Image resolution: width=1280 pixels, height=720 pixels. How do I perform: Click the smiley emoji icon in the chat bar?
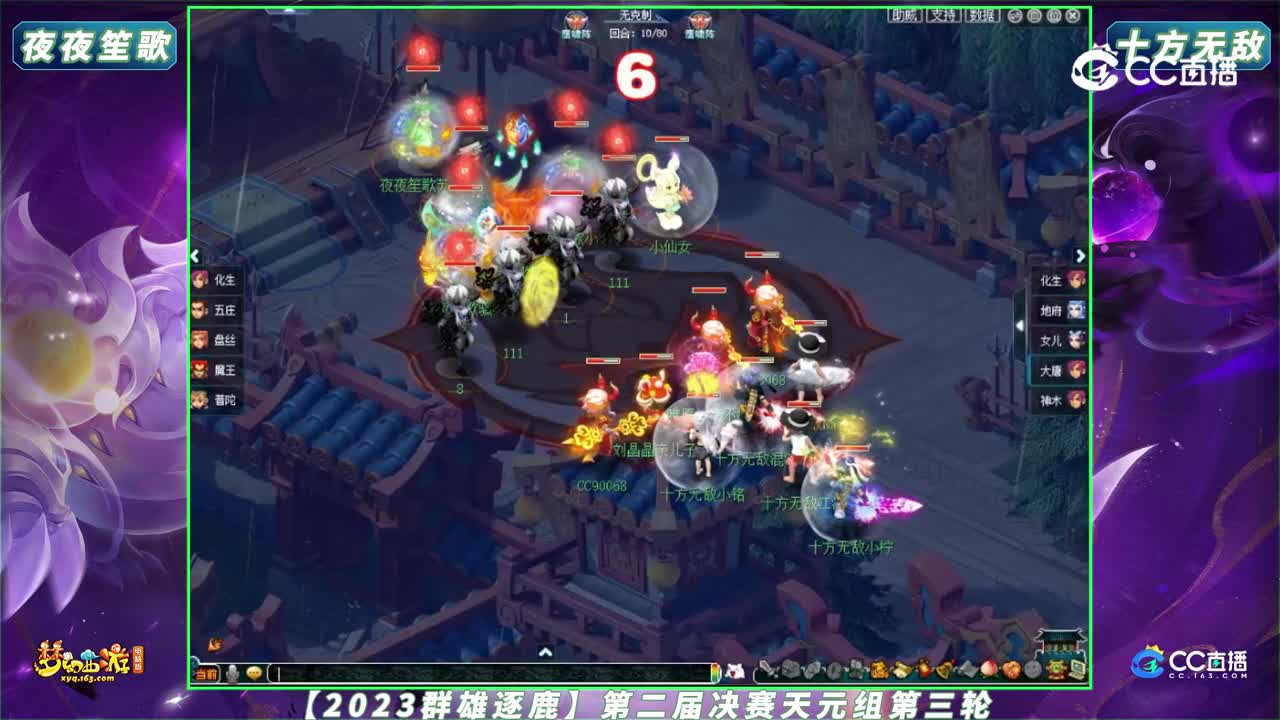point(255,672)
